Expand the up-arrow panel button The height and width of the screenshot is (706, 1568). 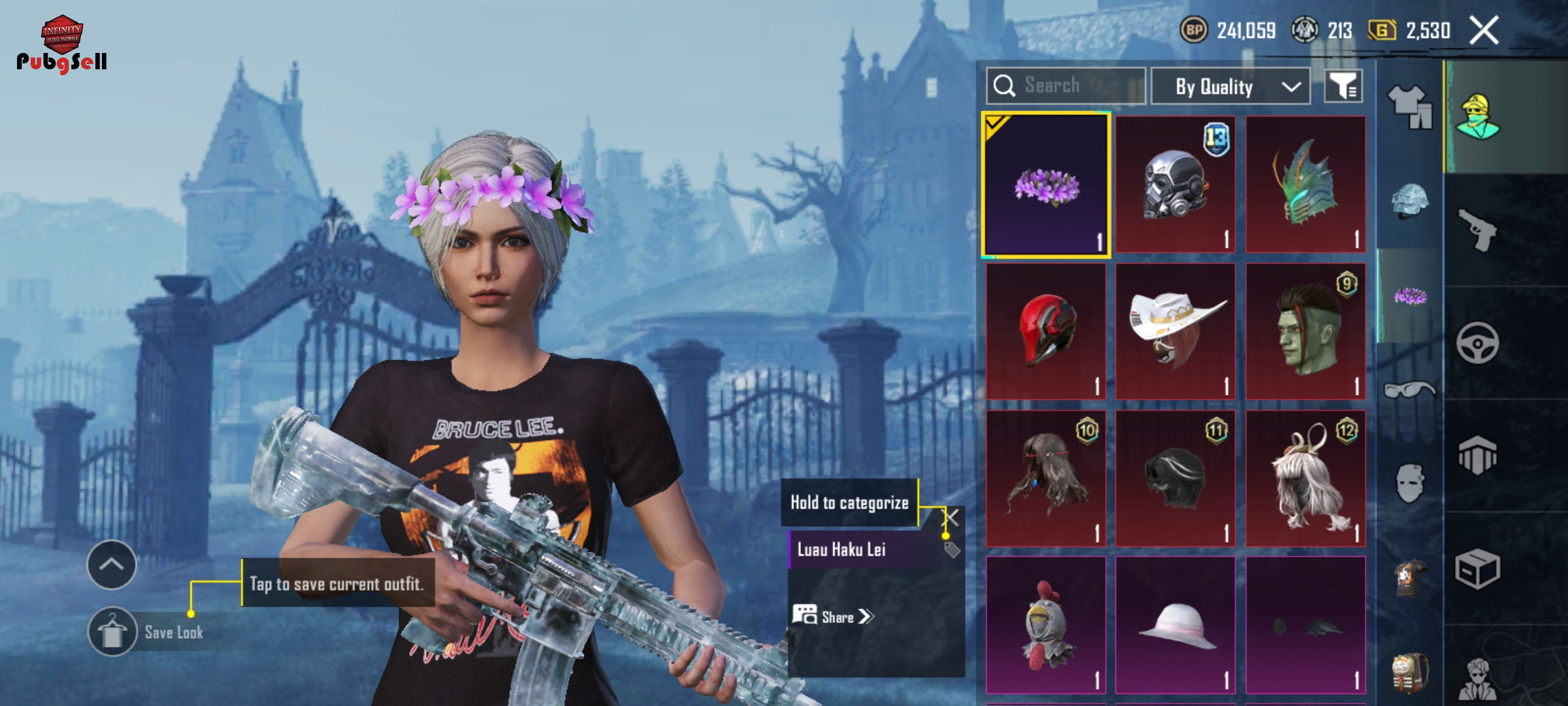coord(112,565)
